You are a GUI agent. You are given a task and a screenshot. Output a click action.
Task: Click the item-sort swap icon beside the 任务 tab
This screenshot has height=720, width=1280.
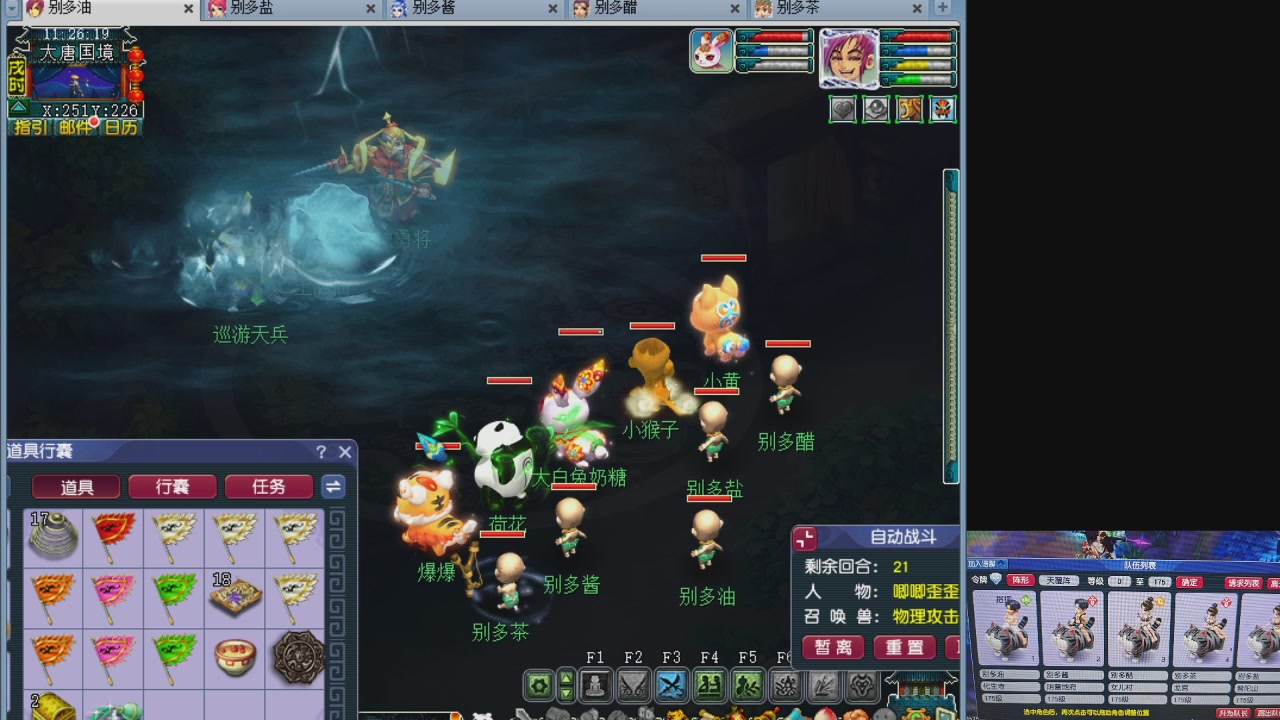tap(332, 487)
